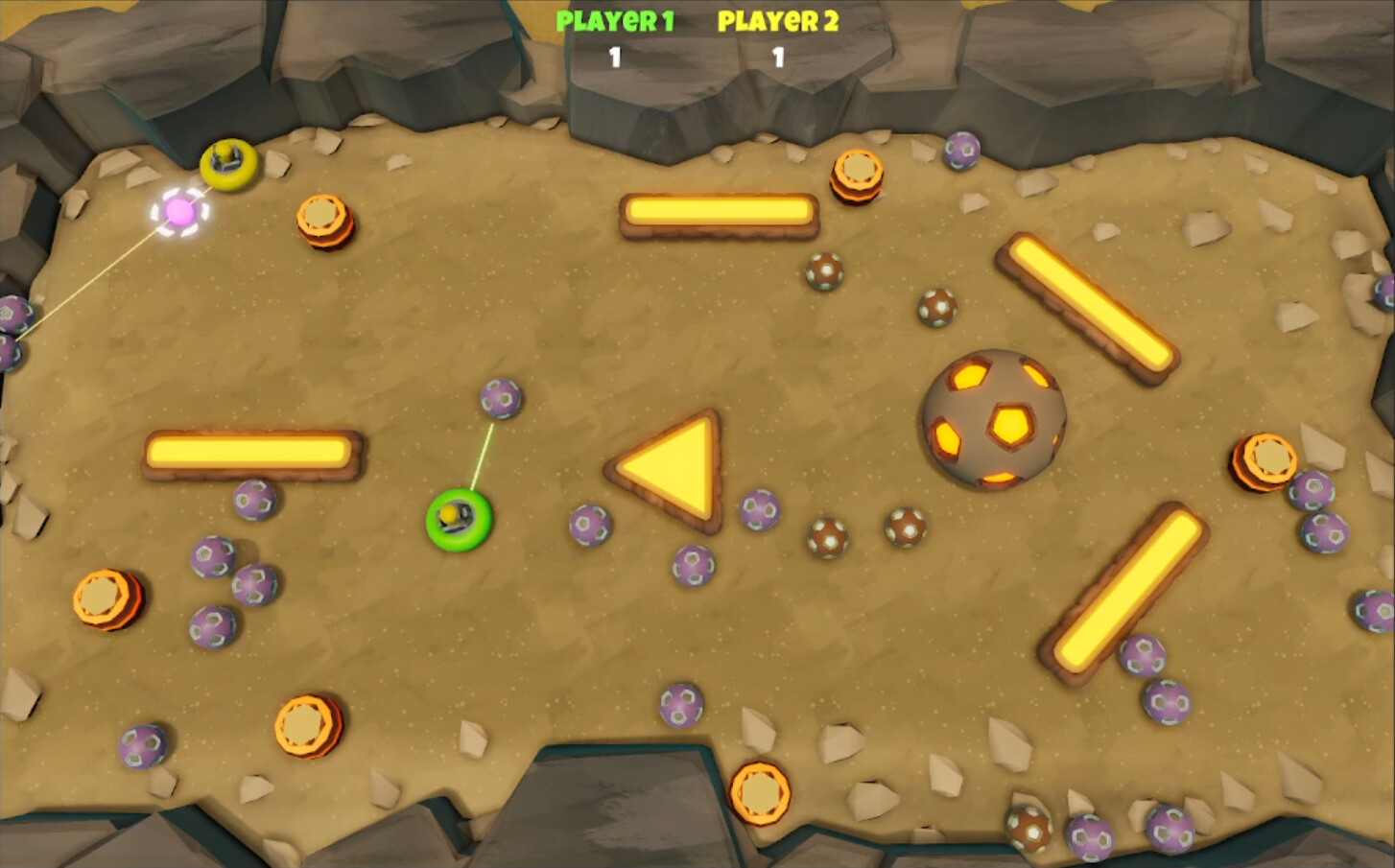Click the yellow bar on the left side
1395x868 pixels.
(x=249, y=451)
